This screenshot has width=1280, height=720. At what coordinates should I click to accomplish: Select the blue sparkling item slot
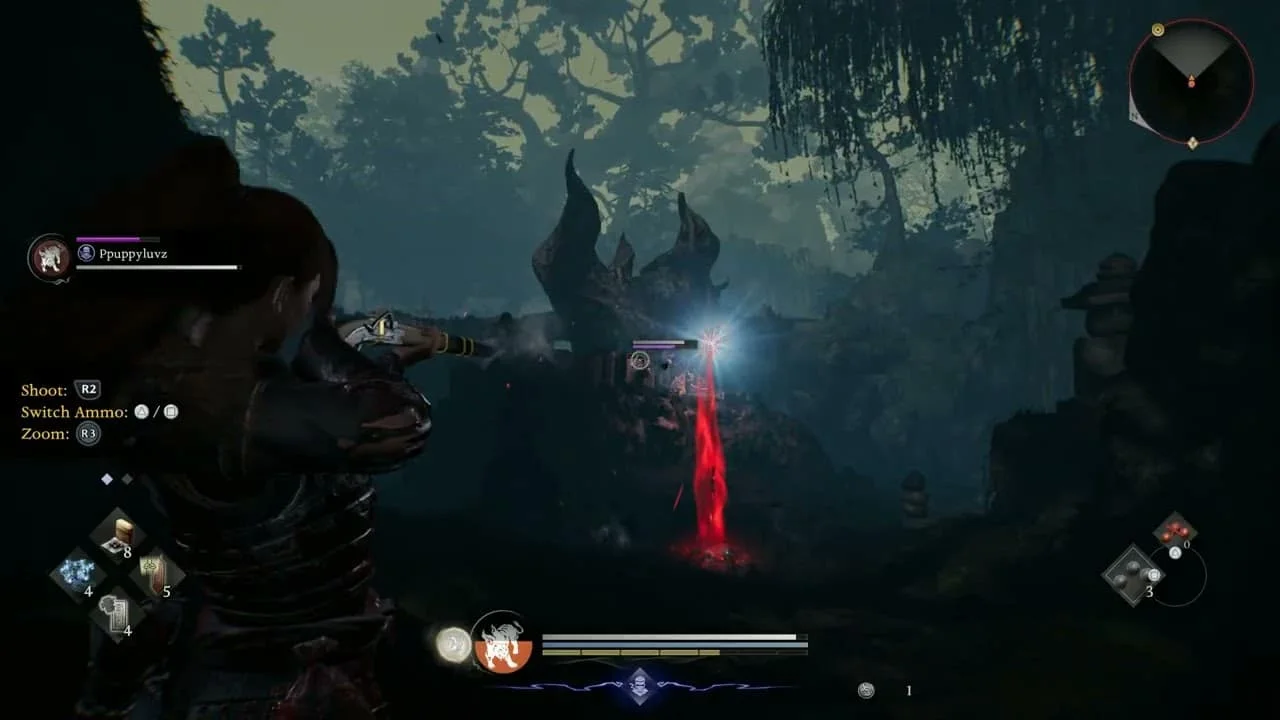pos(78,575)
